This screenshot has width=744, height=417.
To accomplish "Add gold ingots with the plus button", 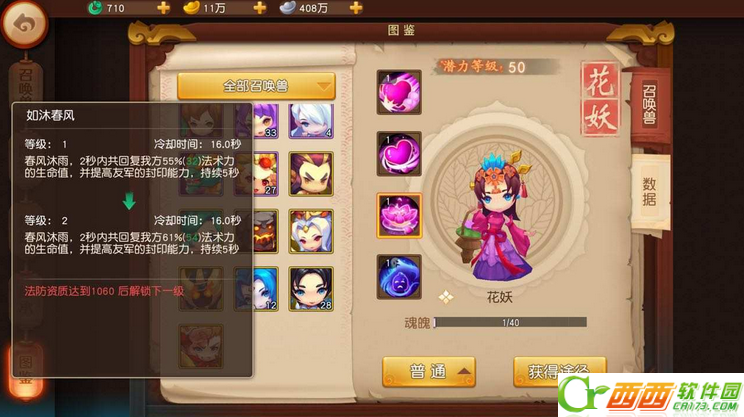I will tap(259, 8).
